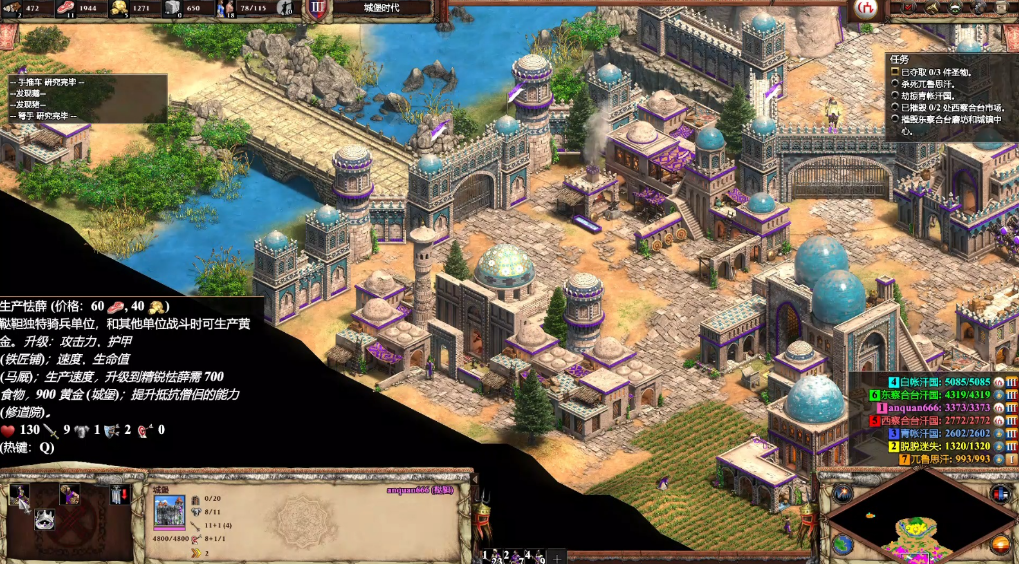The image size is (1019, 564).
Task: Toggle the minimap globe terrain mode button
Action: pos(841,545)
